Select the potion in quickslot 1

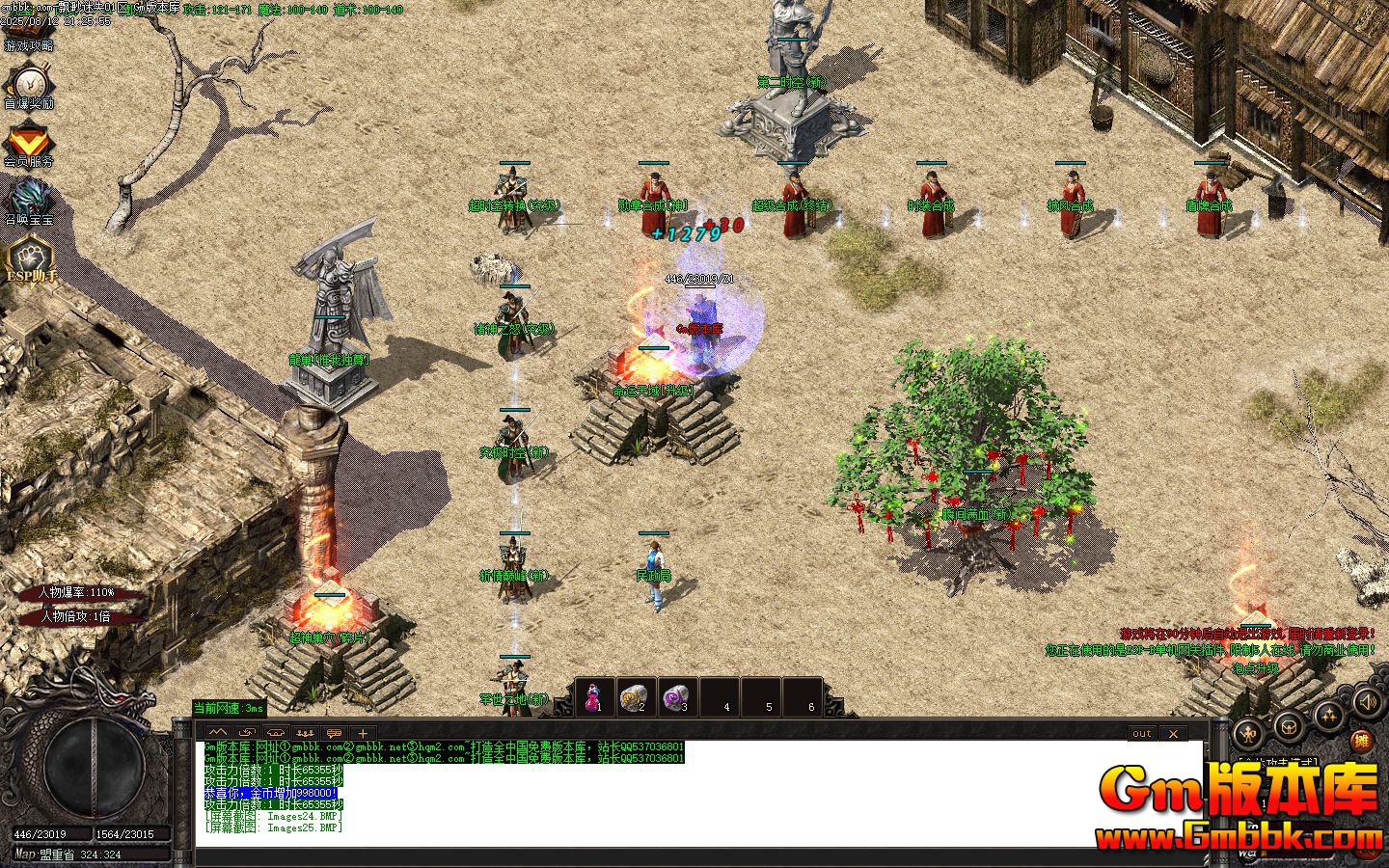click(x=594, y=696)
